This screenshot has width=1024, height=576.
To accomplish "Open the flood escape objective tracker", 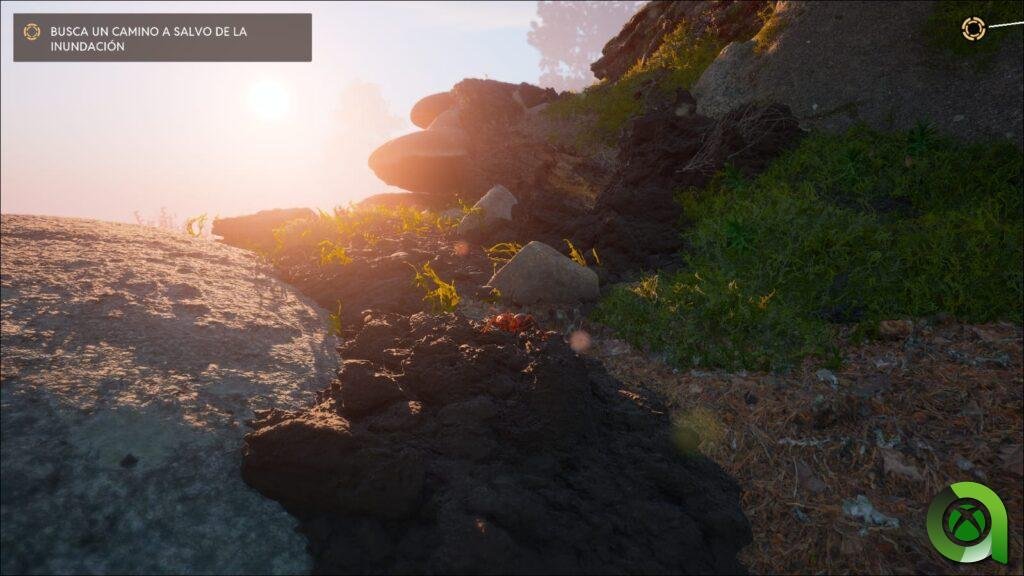I will (x=162, y=38).
